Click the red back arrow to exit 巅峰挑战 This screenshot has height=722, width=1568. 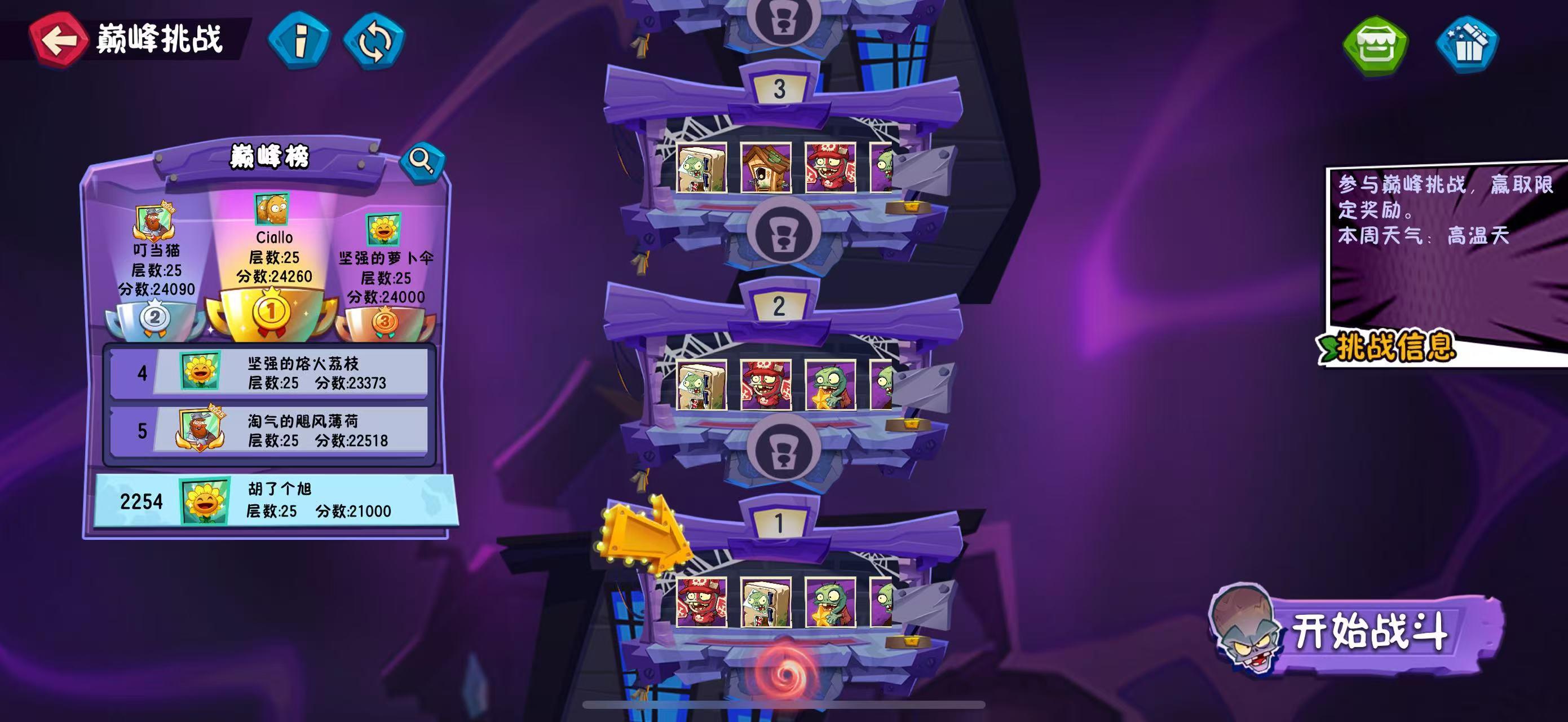tap(59, 40)
